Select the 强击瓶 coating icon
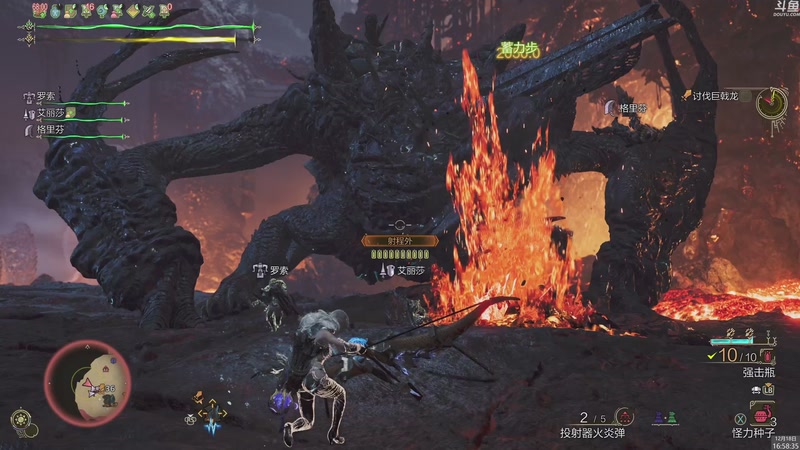This screenshot has height=450, width=800. coord(767,356)
